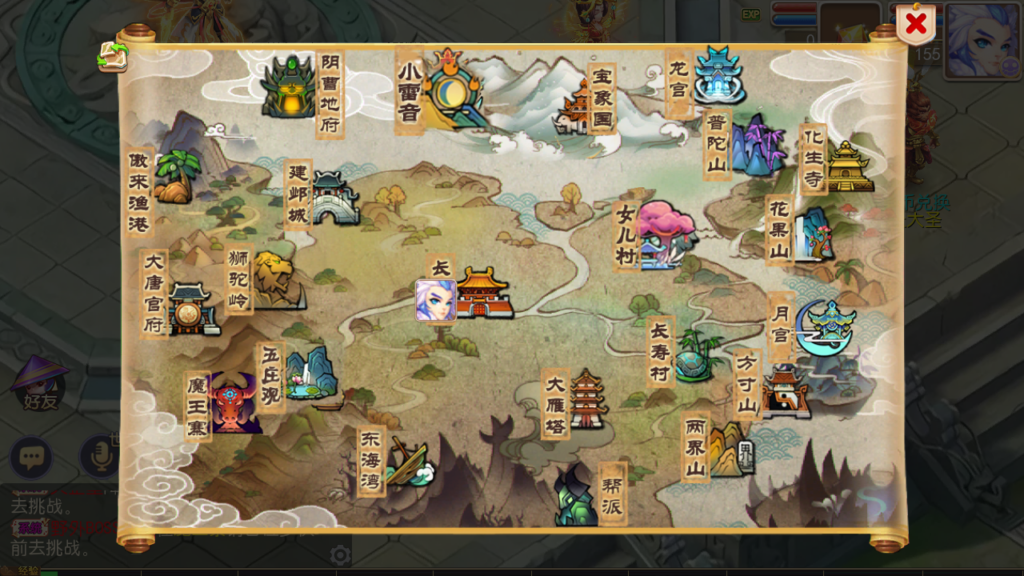
Task: Select 方寸山 on the map
Action: 784,391
